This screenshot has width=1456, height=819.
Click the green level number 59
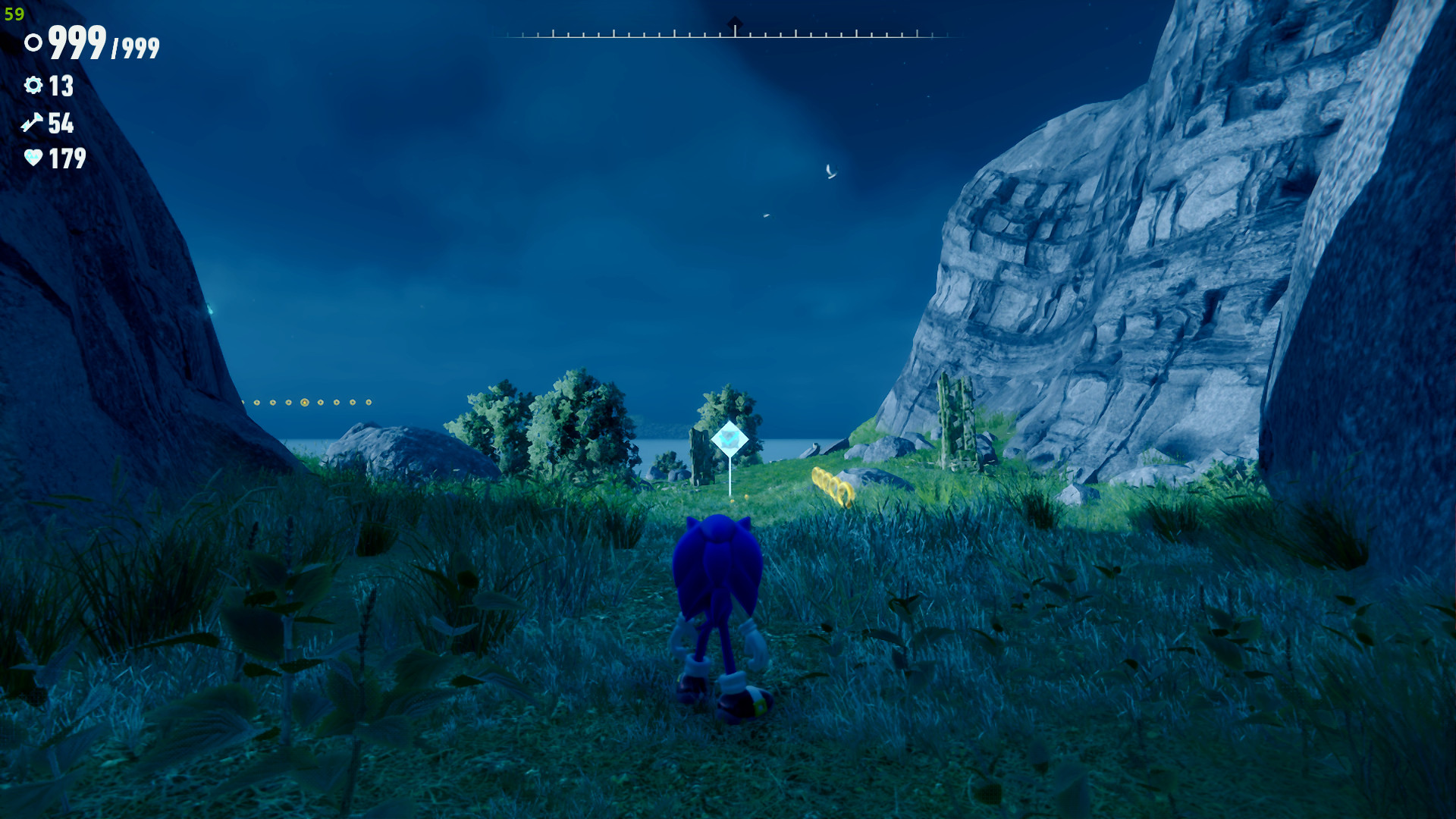pos(14,13)
